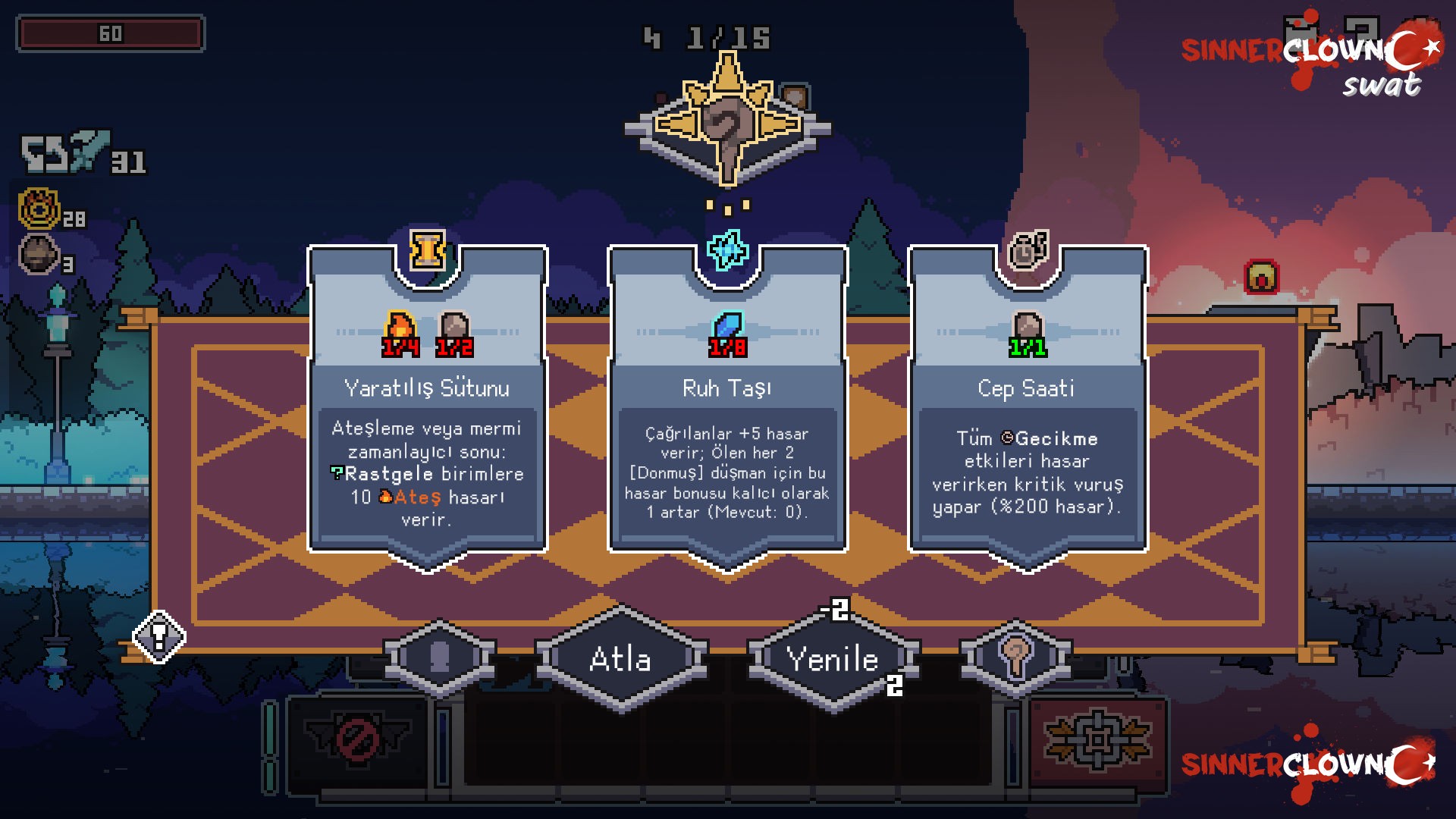The image size is (1456, 819).
Task: Choose the Yaratılış Sütunu card
Action: [x=427, y=409]
